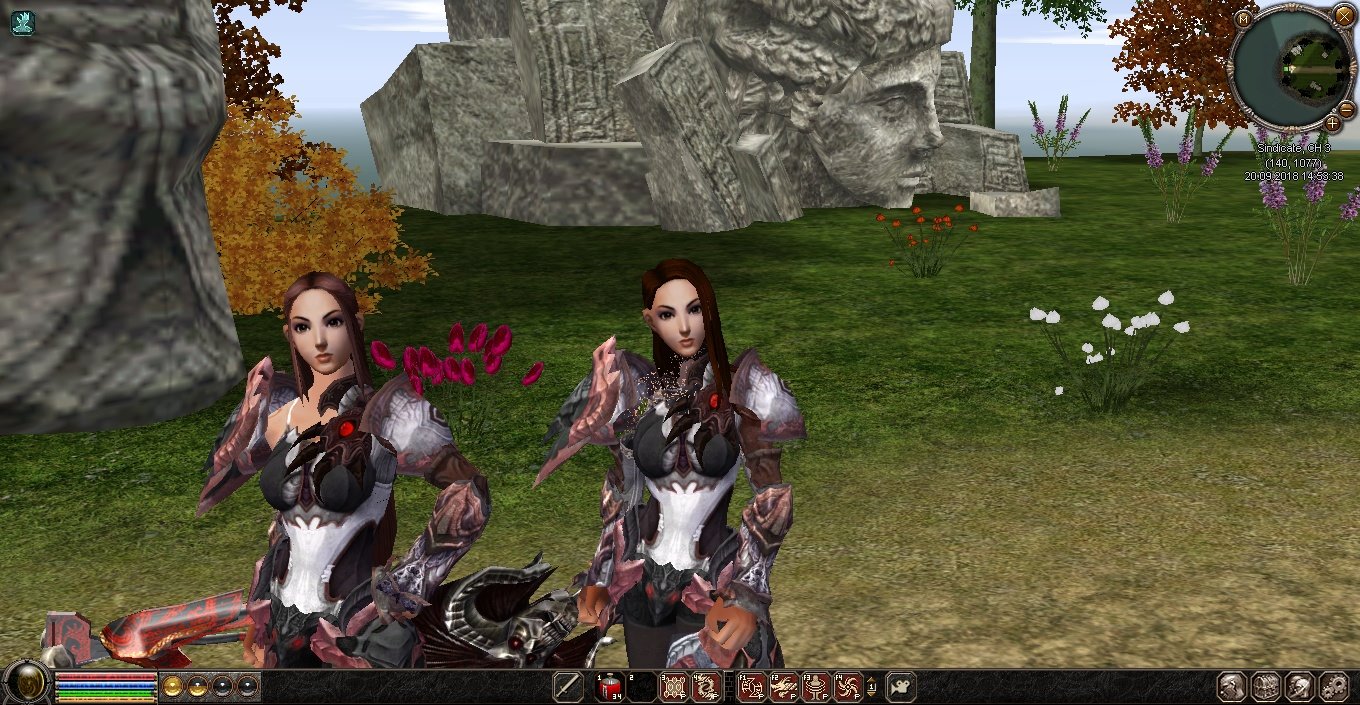
Task: Click the camera icon on the taskbar
Action: [900, 687]
